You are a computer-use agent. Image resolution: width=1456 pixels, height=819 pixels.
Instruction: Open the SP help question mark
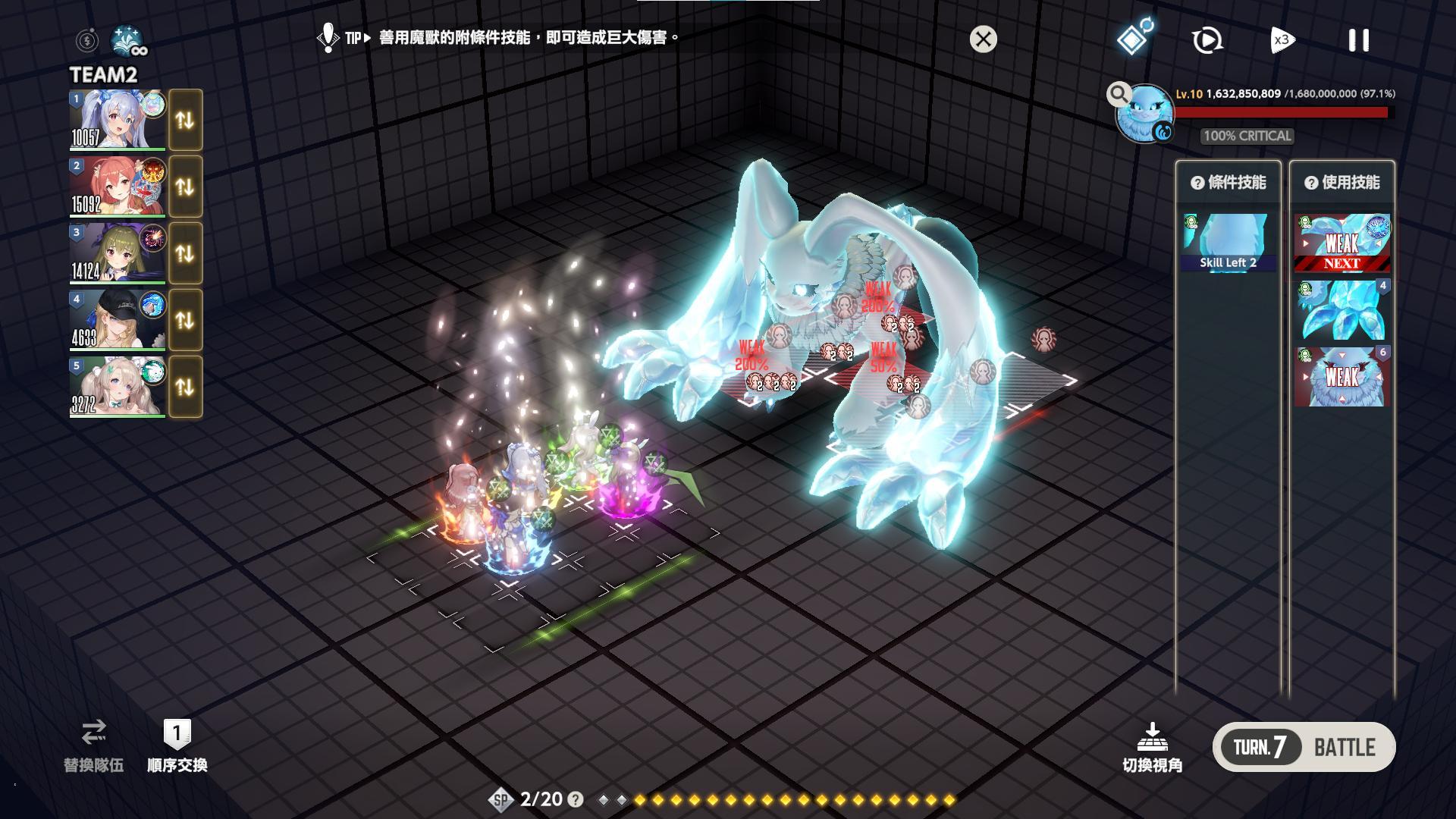576,799
